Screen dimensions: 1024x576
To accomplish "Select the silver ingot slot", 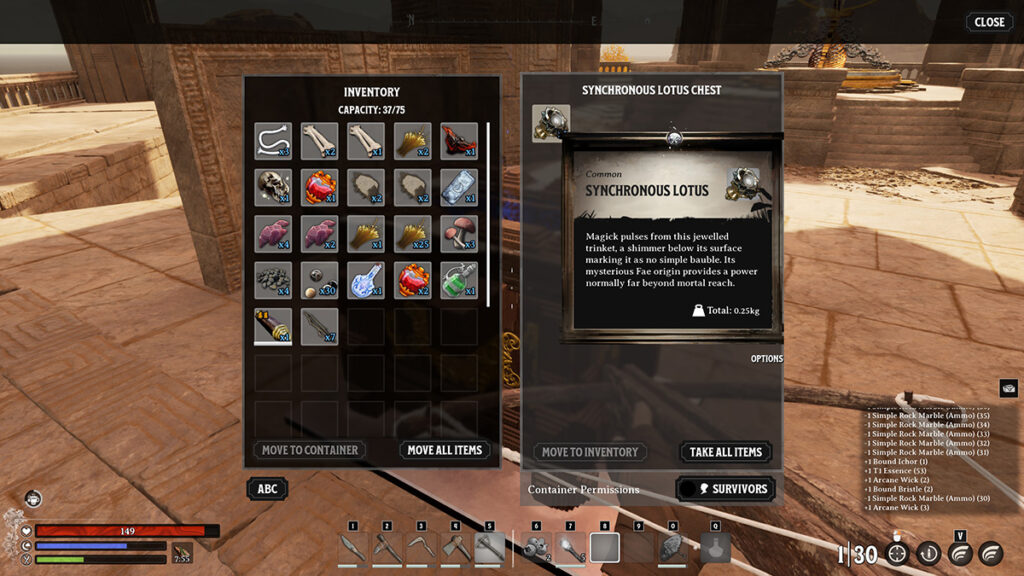I will (459, 187).
